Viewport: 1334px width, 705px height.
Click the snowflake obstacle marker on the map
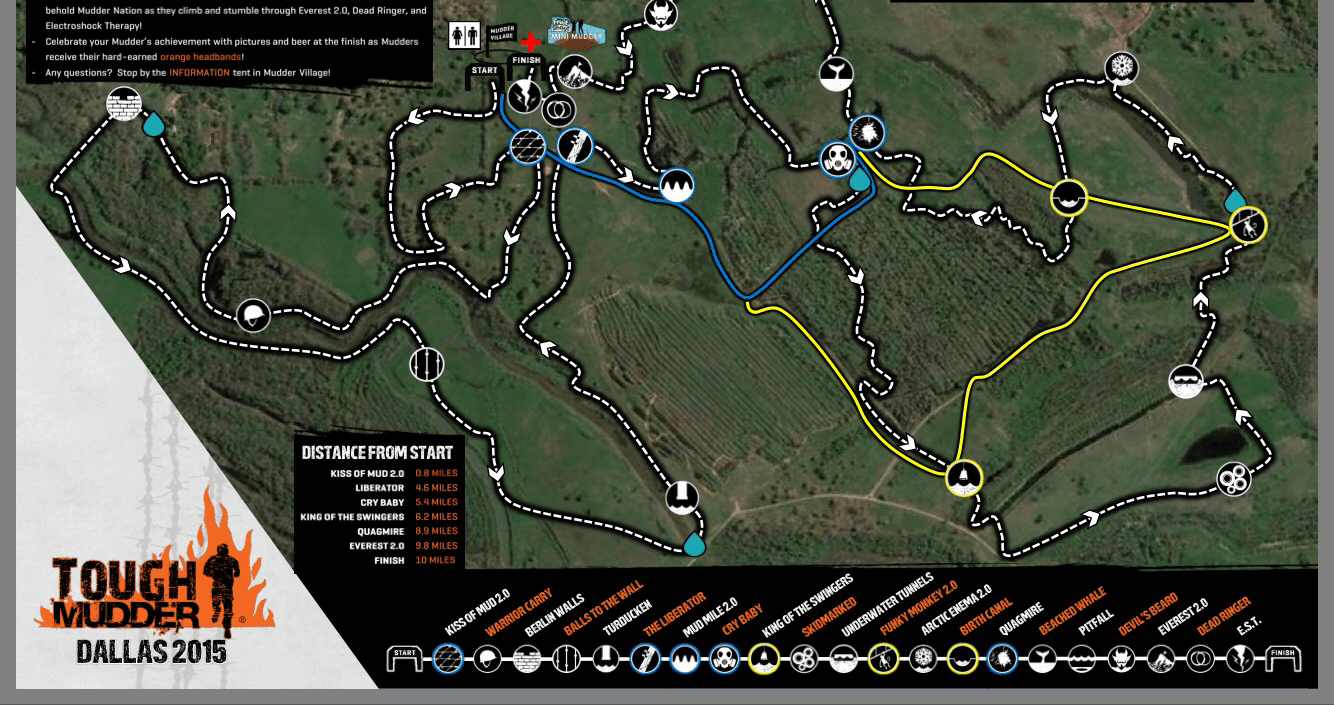[1122, 68]
